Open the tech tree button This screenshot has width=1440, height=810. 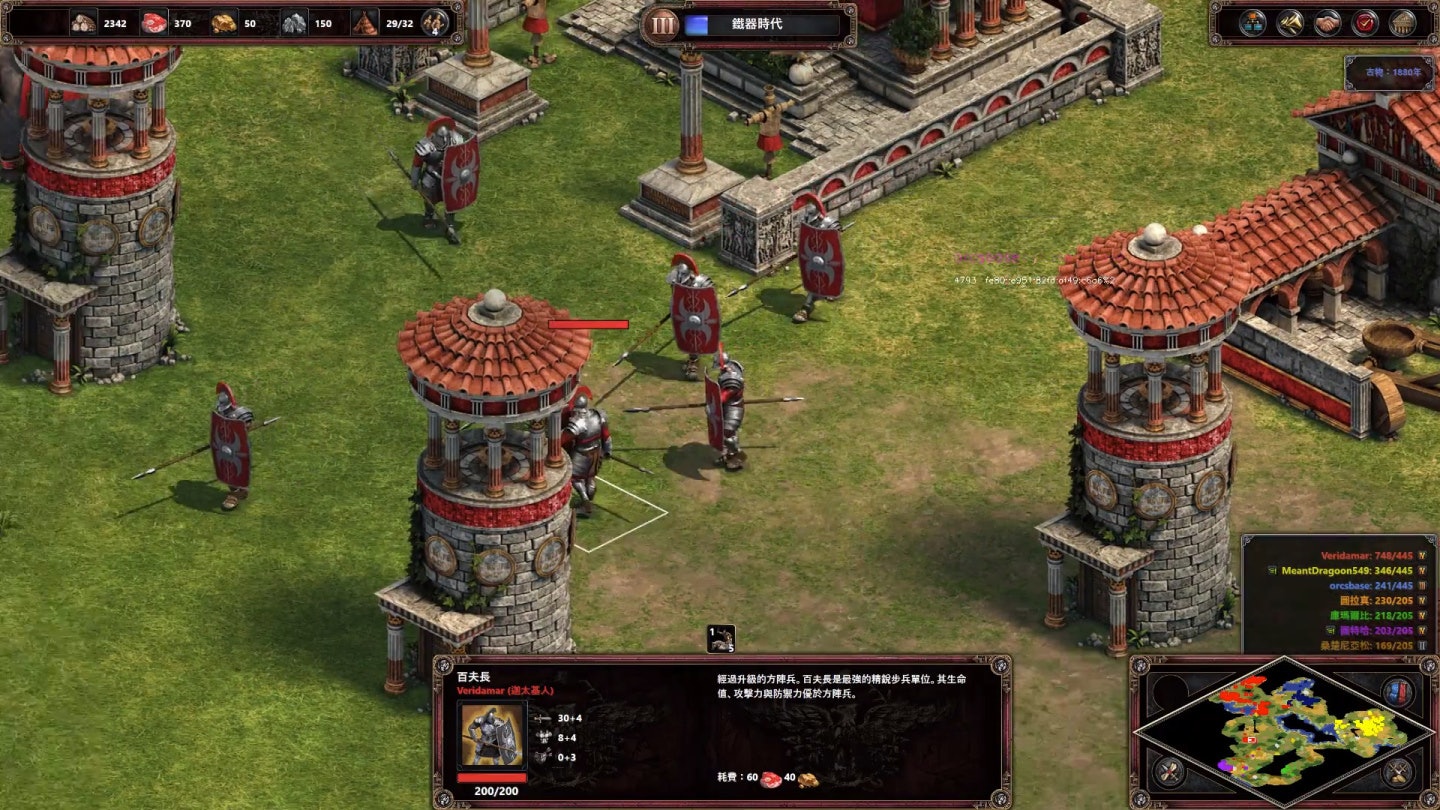pos(1252,22)
